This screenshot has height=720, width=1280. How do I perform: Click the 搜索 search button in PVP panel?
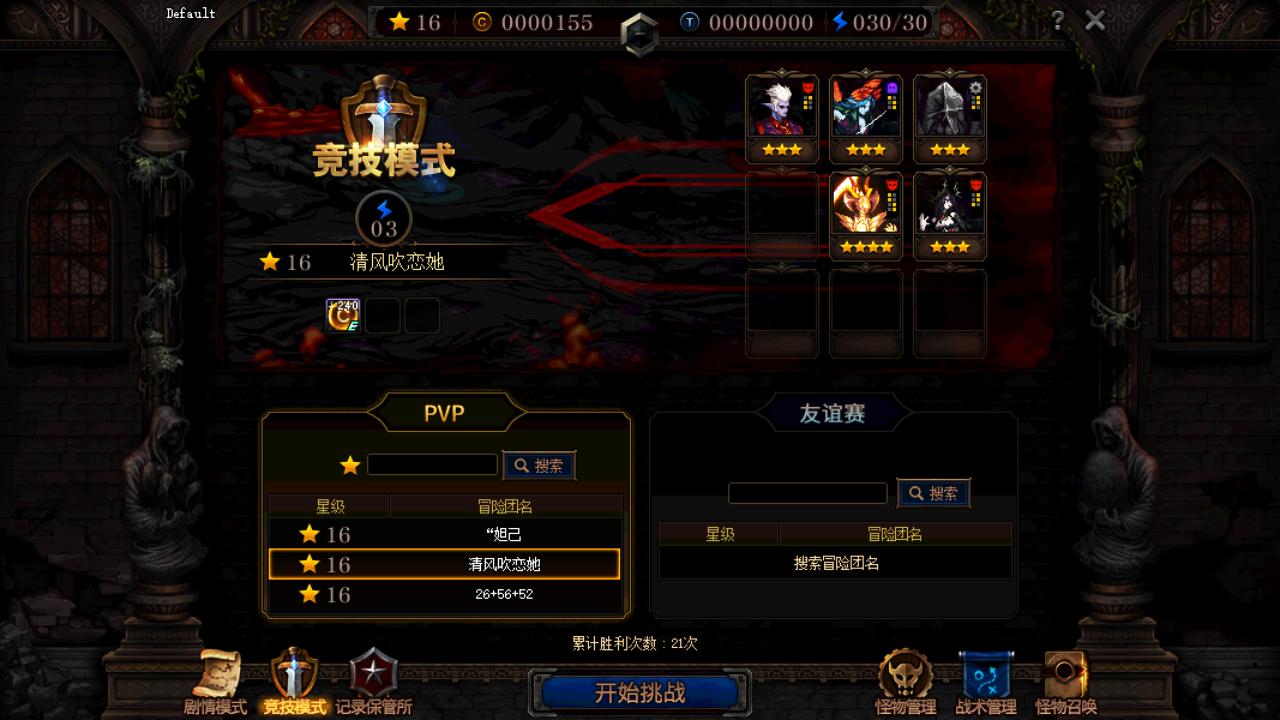click(x=539, y=464)
